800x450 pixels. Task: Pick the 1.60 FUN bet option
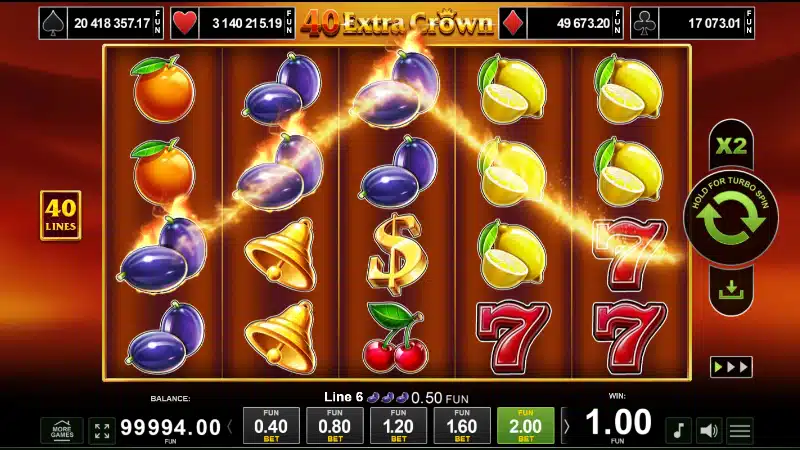tap(461, 425)
